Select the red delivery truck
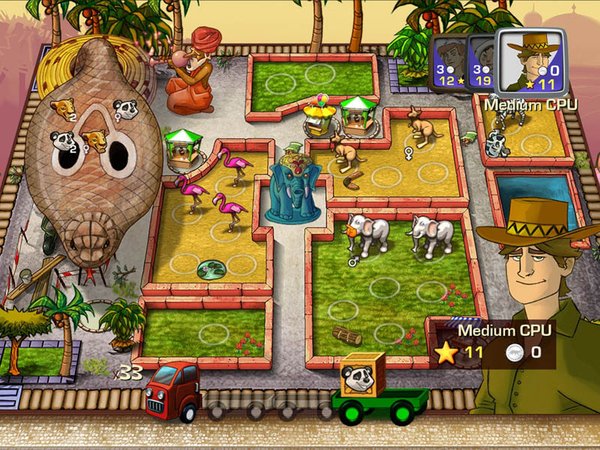This screenshot has width=600, height=450. coord(171,388)
